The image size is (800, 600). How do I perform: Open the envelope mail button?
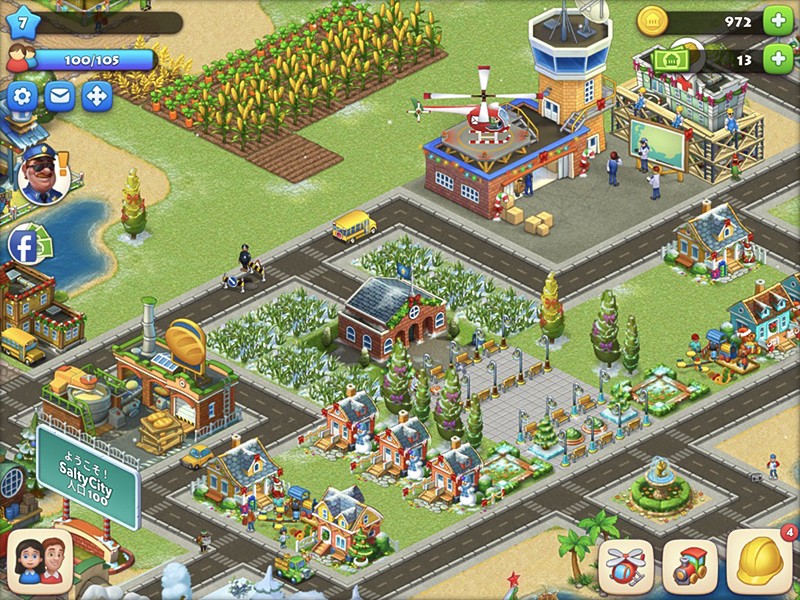click(x=60, y=97)
